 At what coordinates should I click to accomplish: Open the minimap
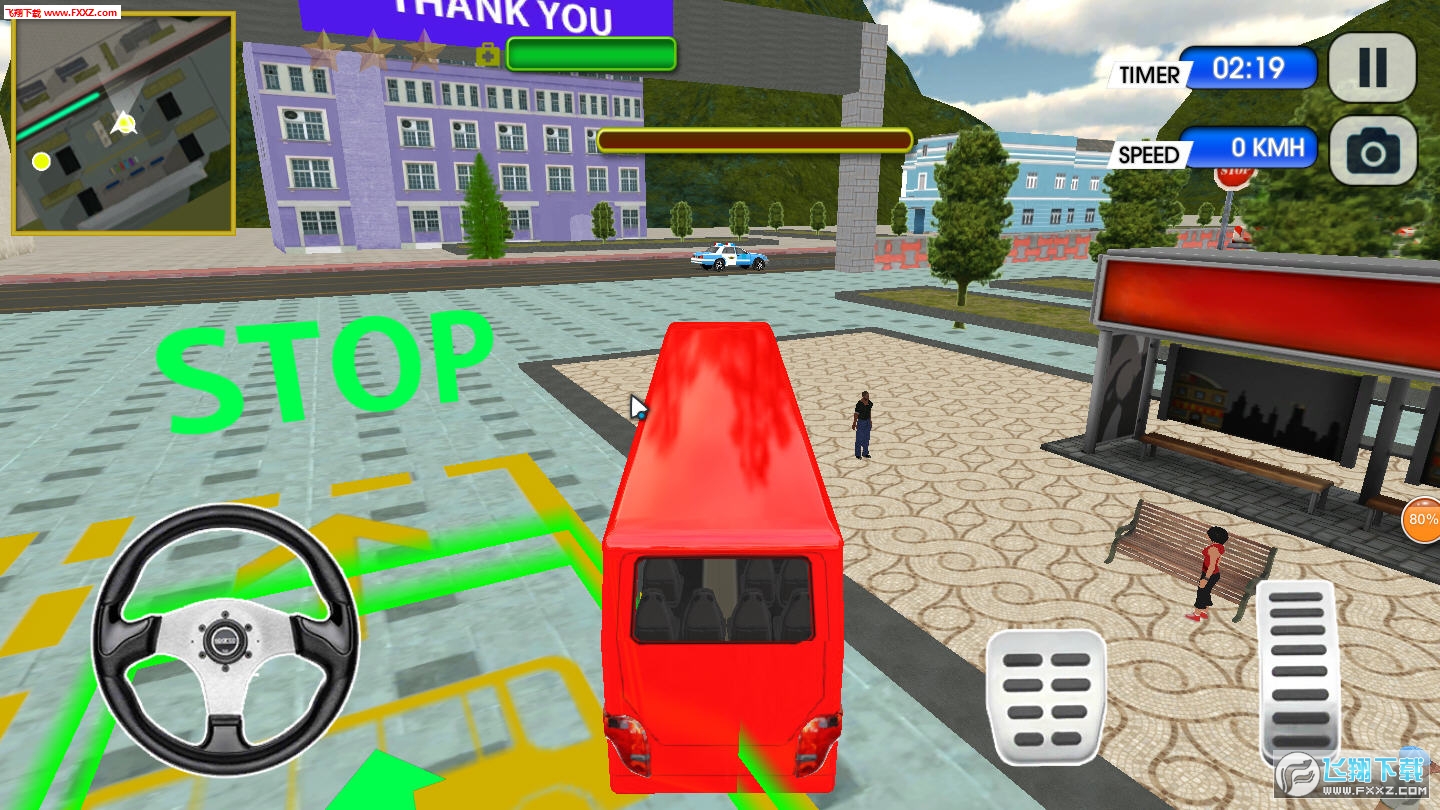coord(123,123)
